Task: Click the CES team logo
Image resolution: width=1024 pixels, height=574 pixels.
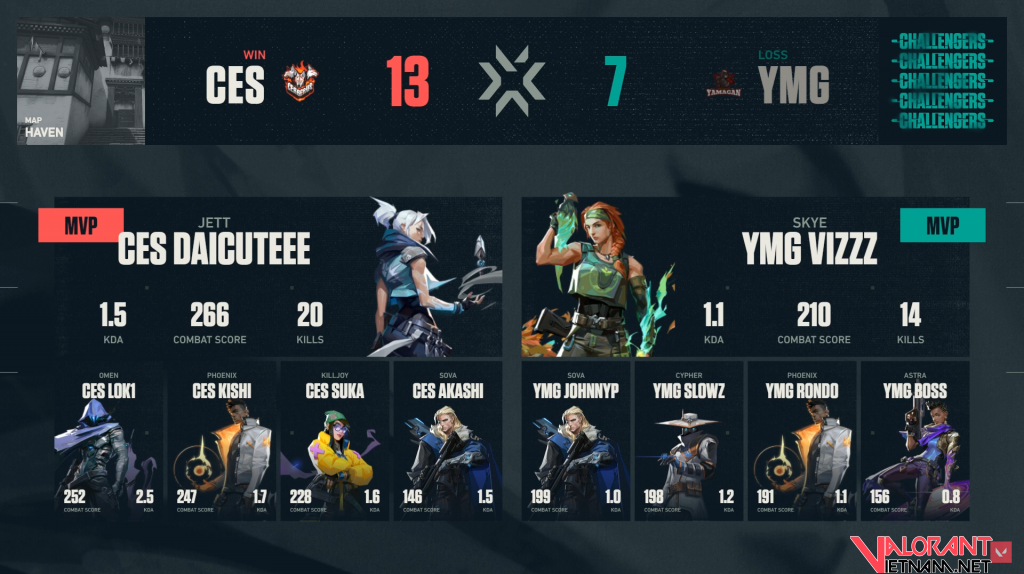Action: [300, 83]
